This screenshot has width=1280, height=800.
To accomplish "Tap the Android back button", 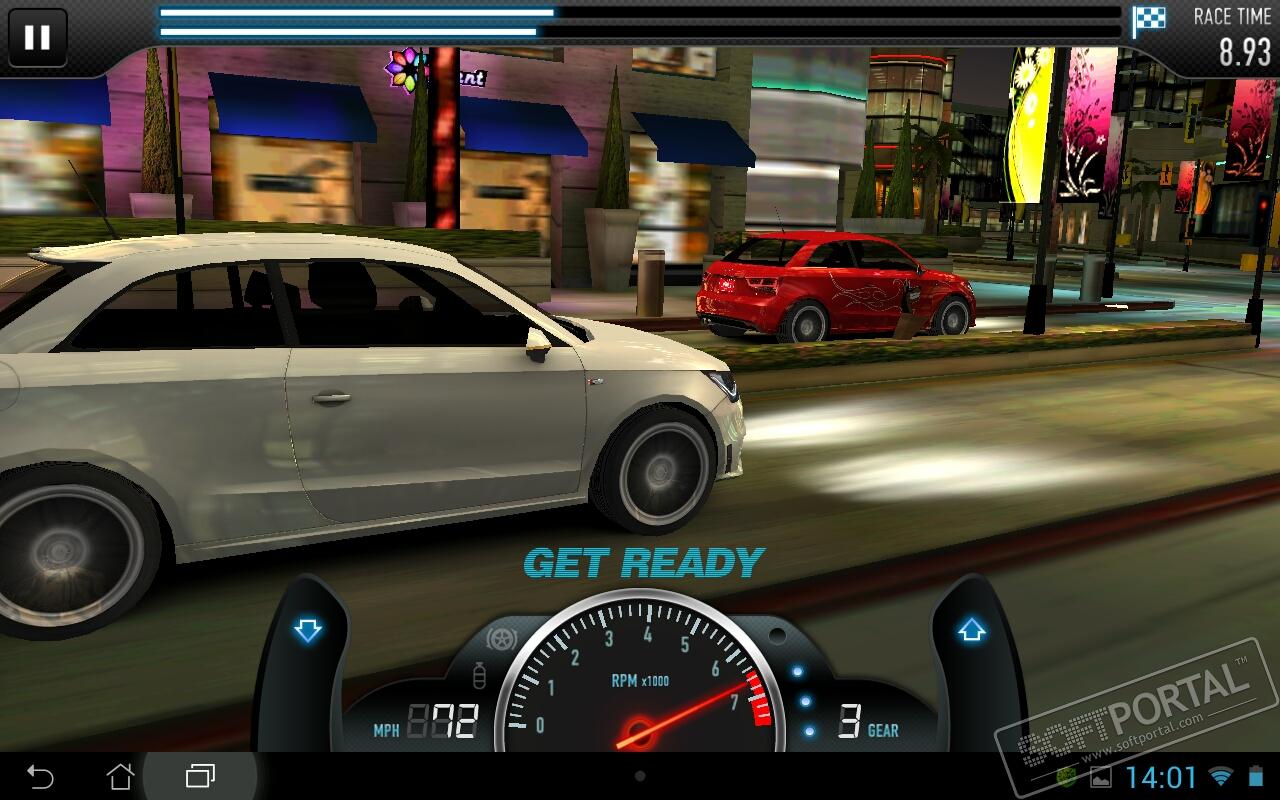I will click(x=40, y=776).
